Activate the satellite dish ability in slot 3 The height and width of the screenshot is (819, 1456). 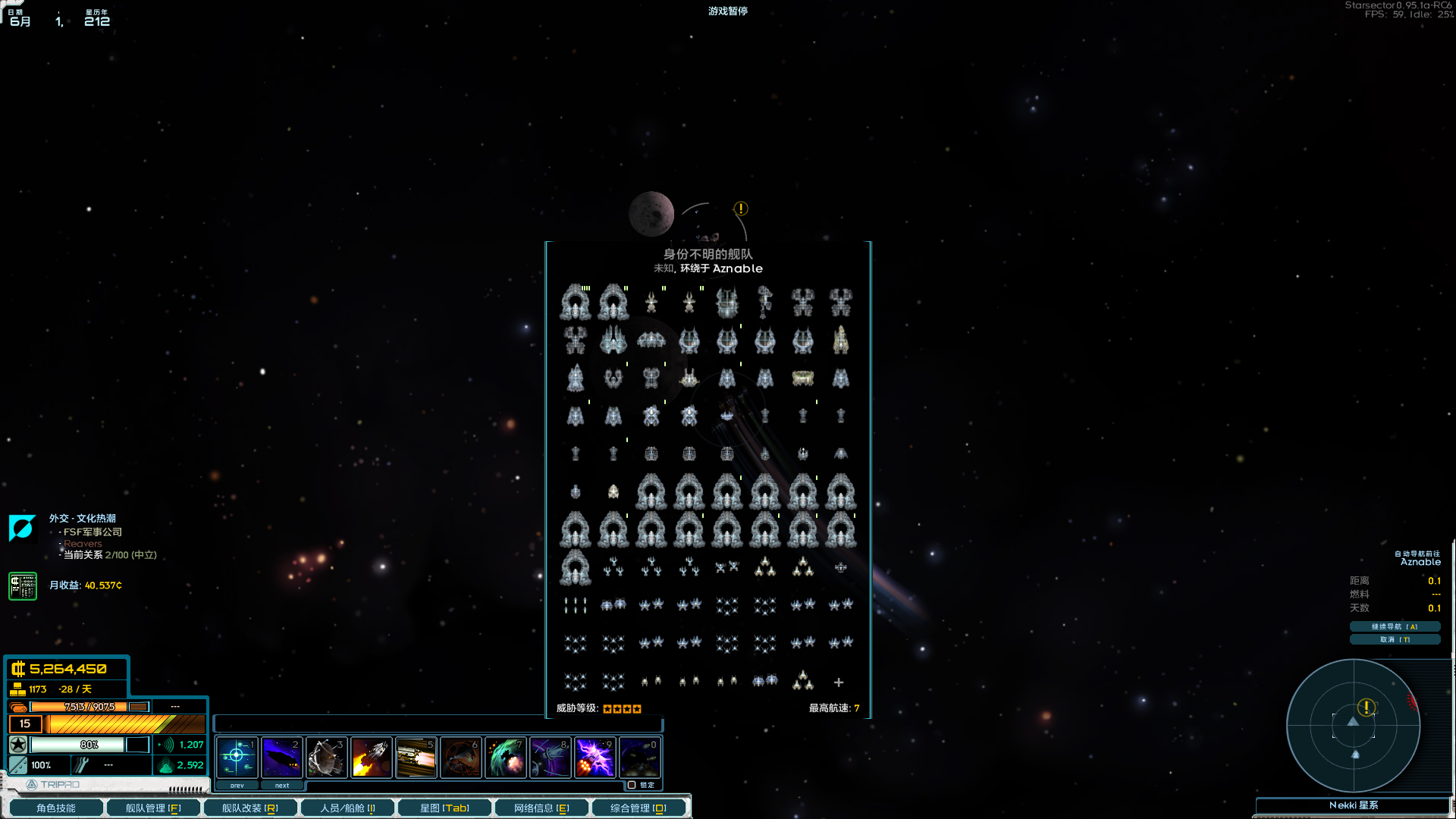click(326, 757)
